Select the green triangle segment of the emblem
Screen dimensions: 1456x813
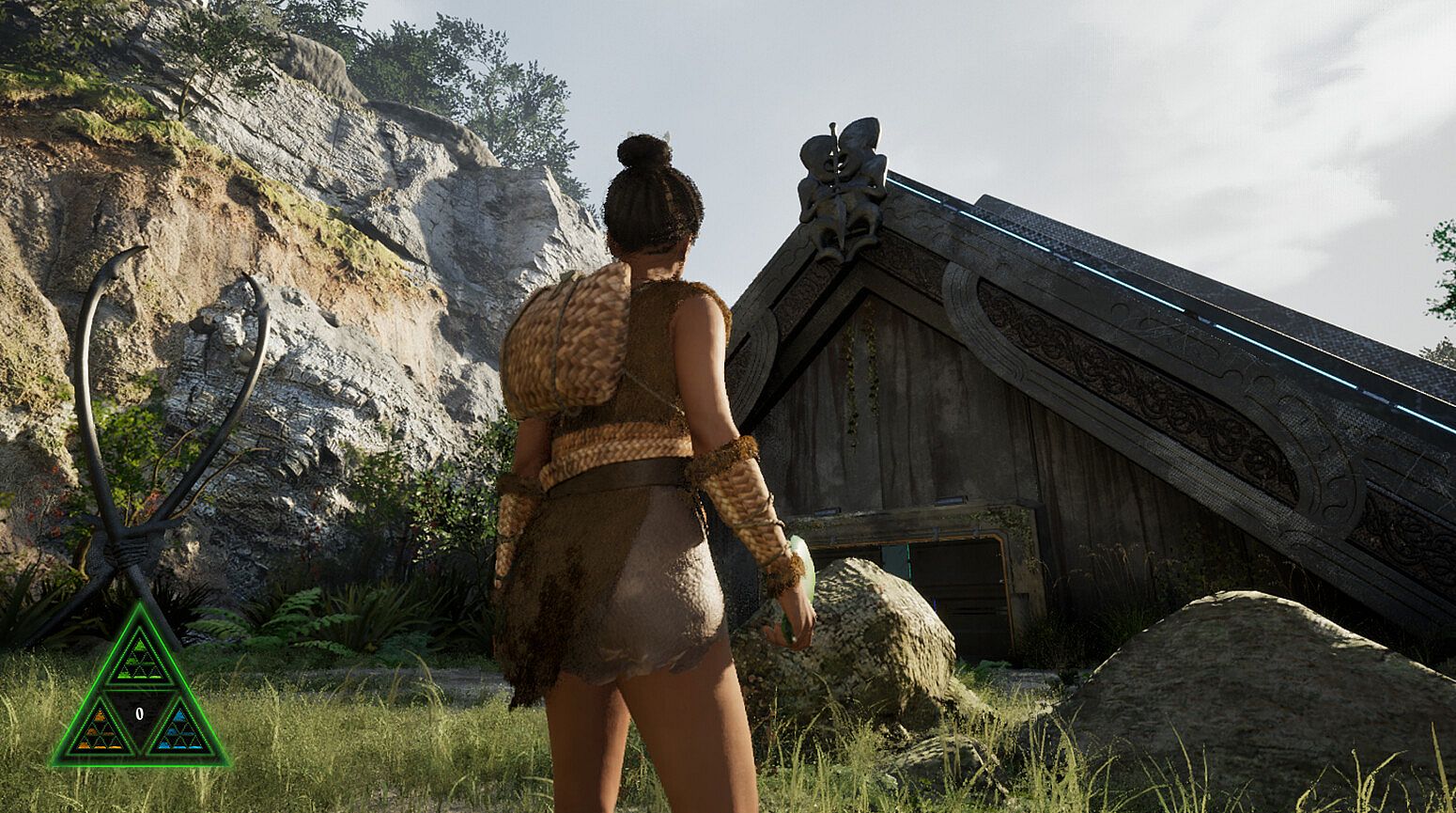[x=140, y=659]
